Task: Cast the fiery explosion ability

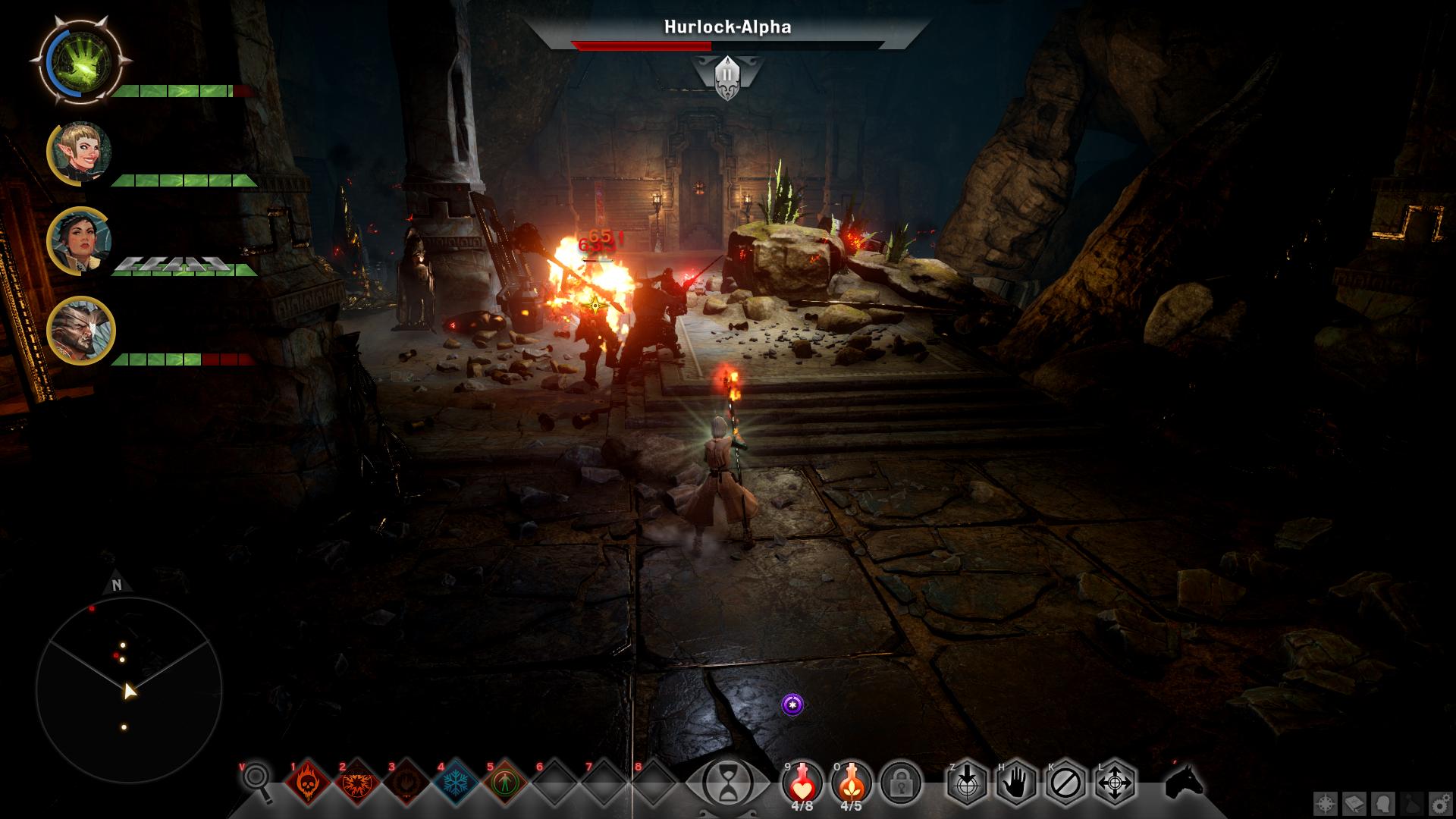Action: (x=358, y=783)
